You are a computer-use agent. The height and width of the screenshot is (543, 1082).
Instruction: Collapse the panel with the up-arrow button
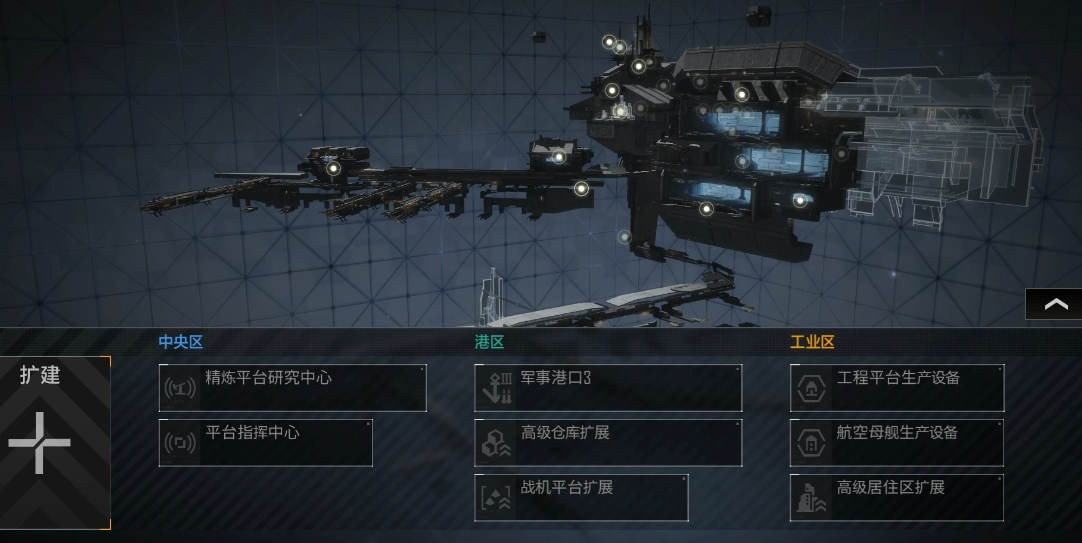click(1055, 305)
